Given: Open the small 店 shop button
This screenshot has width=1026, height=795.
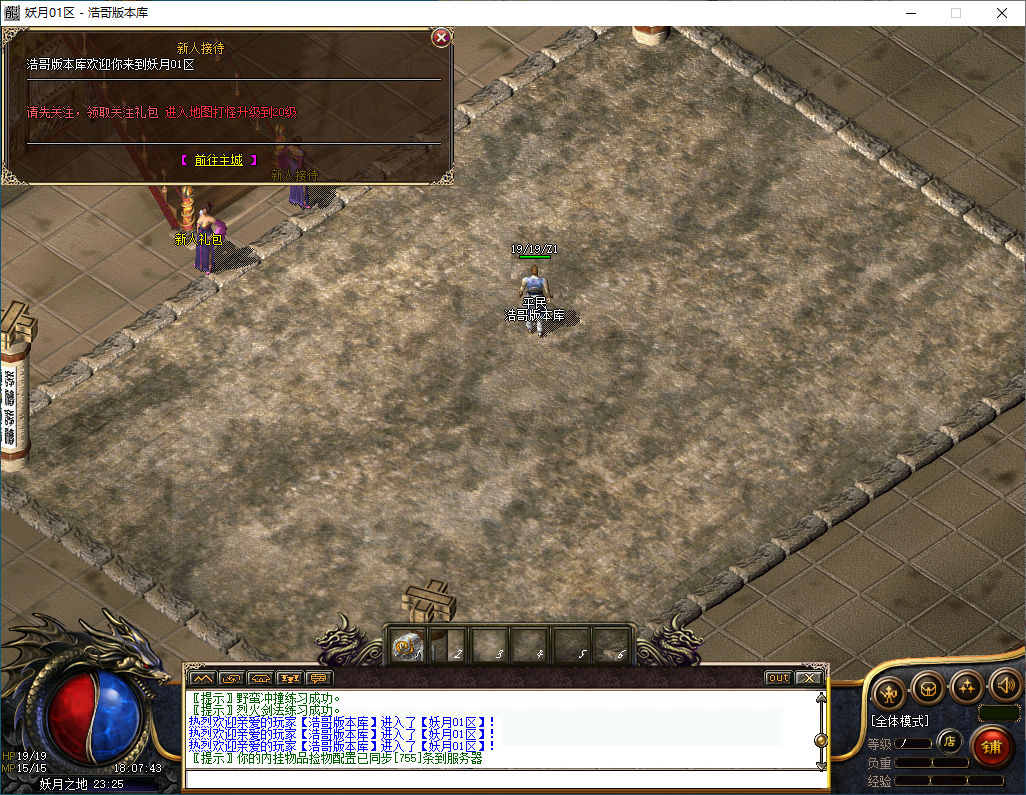Looking at the screenshot, I should tap(949, 741).
